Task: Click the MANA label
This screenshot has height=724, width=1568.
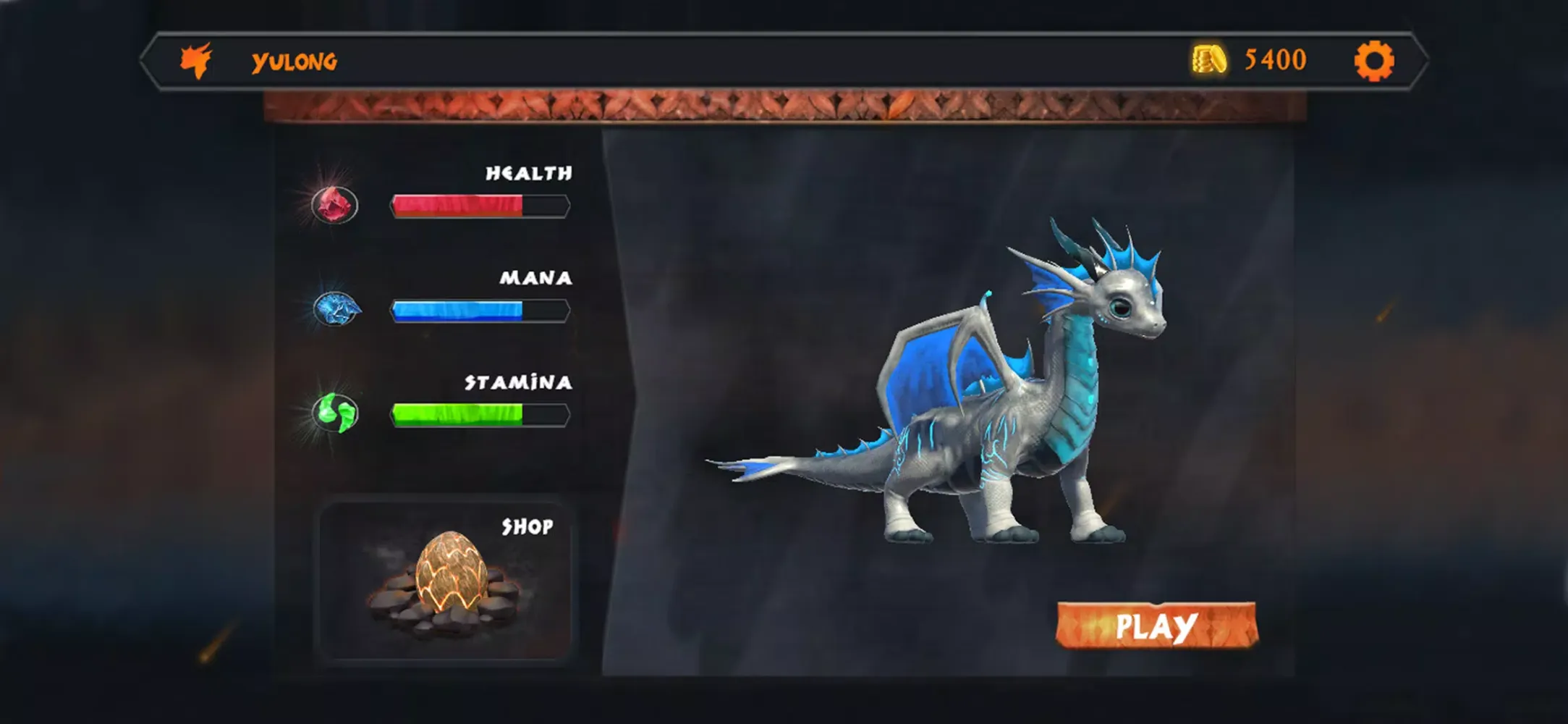Action: pyautogui.click(x=535, y=279)
